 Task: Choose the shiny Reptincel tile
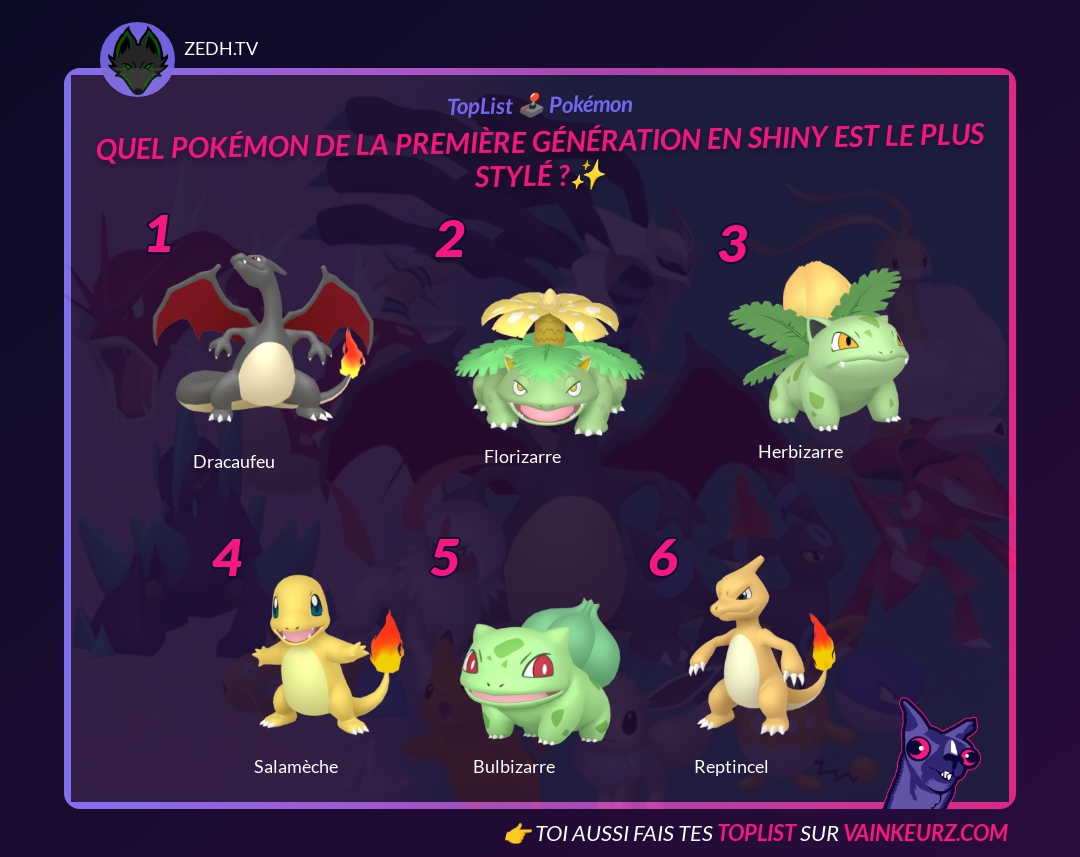[760, 650]
